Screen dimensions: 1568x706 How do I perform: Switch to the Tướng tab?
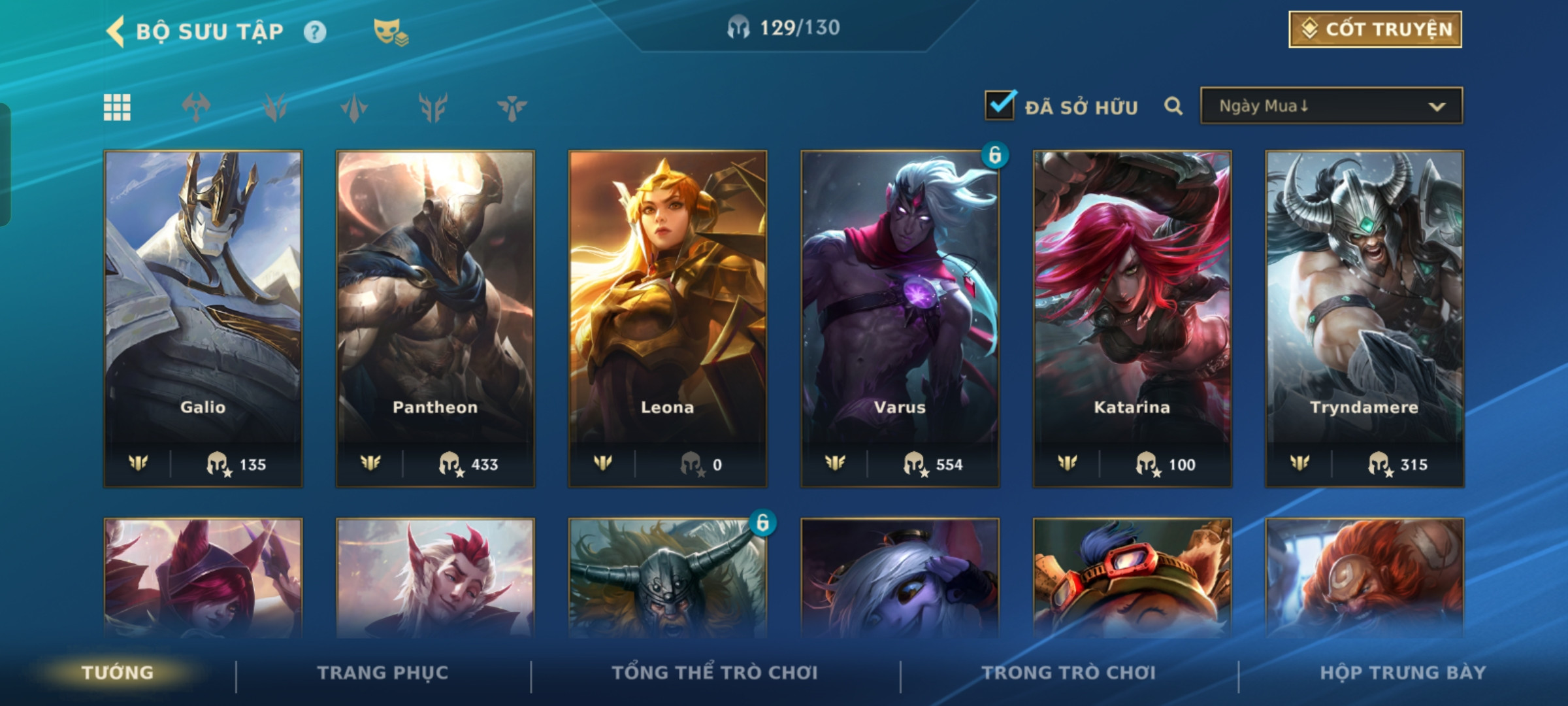click(118, 673)
